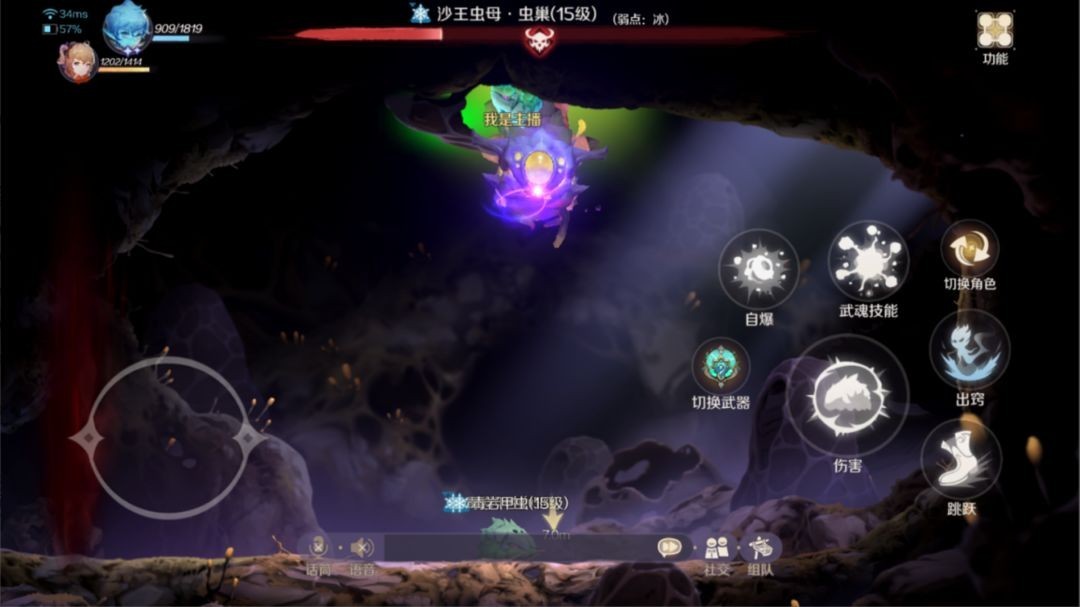Switch weapon with the 切换武器 button
This screenshot has width=1080, height=607.
pos(720,366)
